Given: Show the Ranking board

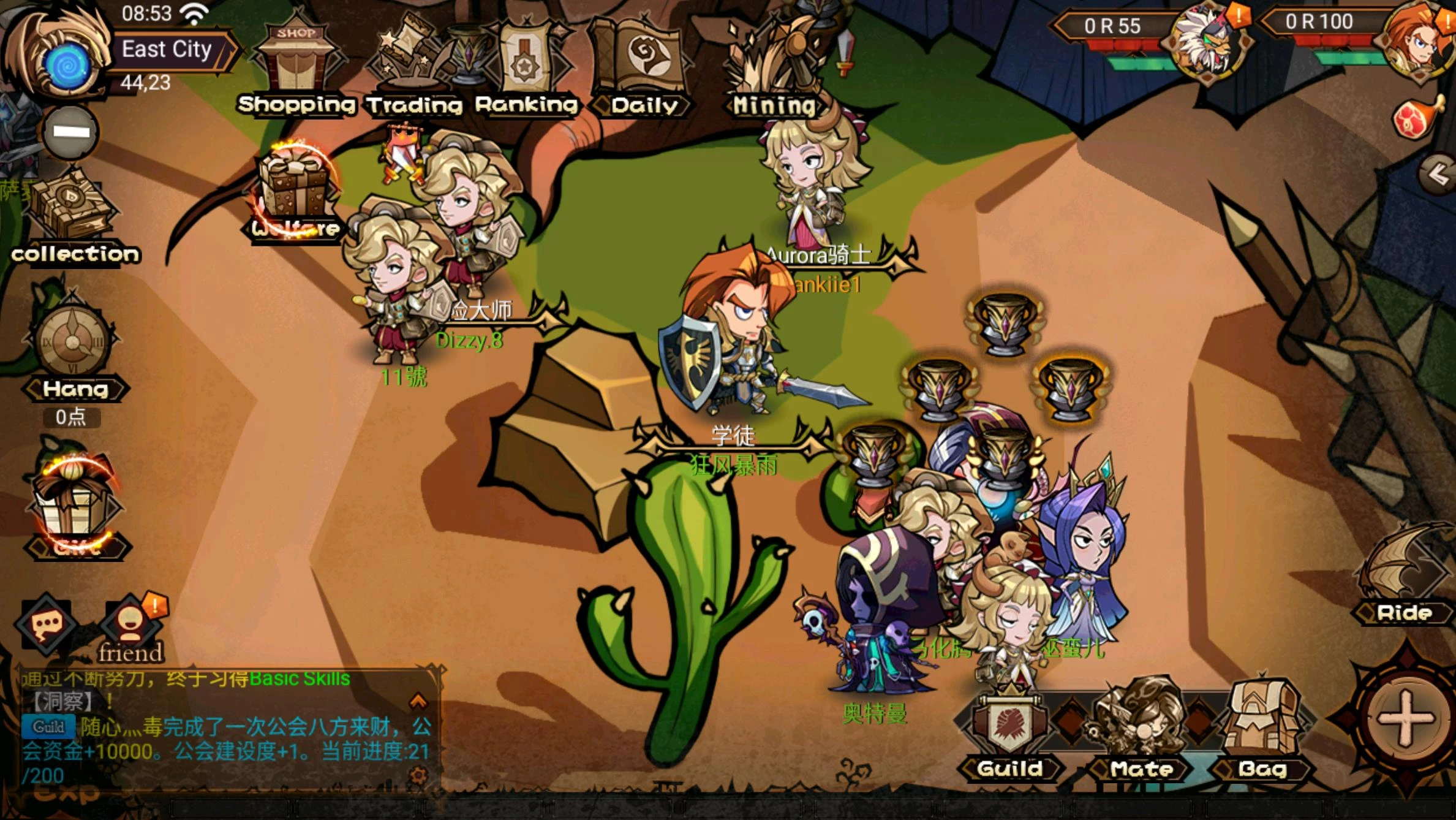Looking at the screenshot, I should (x=526, y=69).
